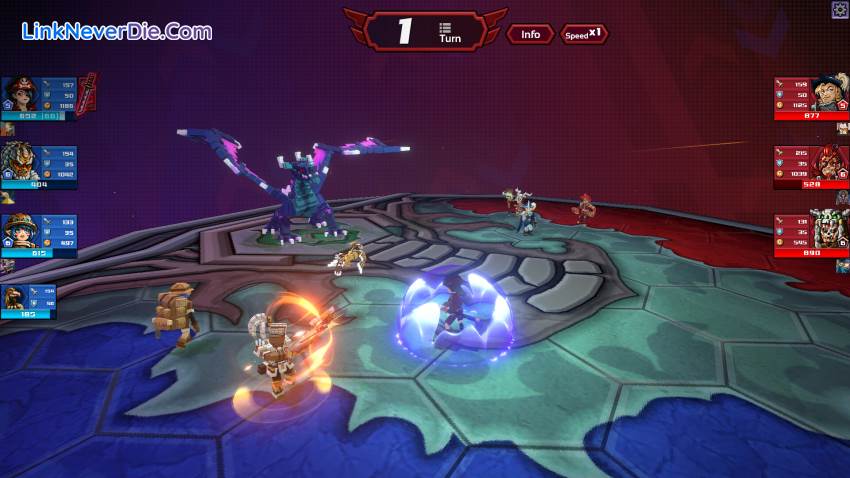
Task: Open the Info panel
Action: tap(530, 34)
